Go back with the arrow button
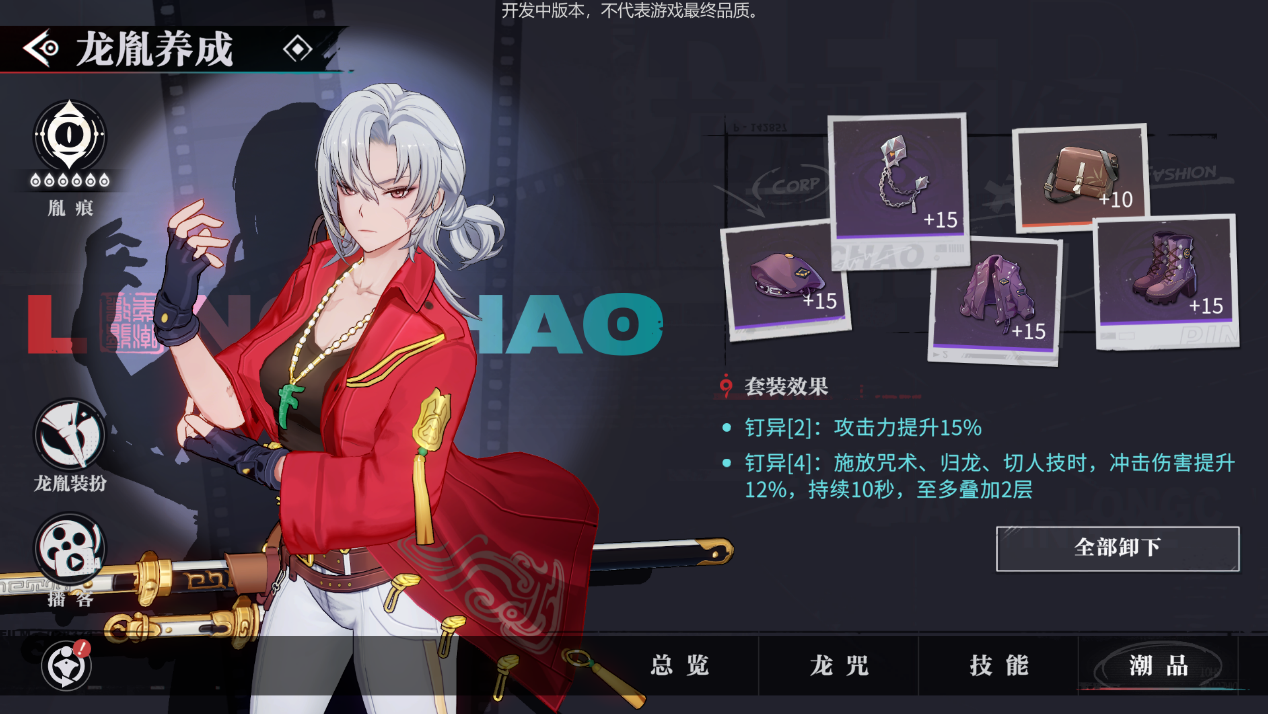The height and width of the screenshot is (714, 1268). pyautogui.click(x=41, y=48)
